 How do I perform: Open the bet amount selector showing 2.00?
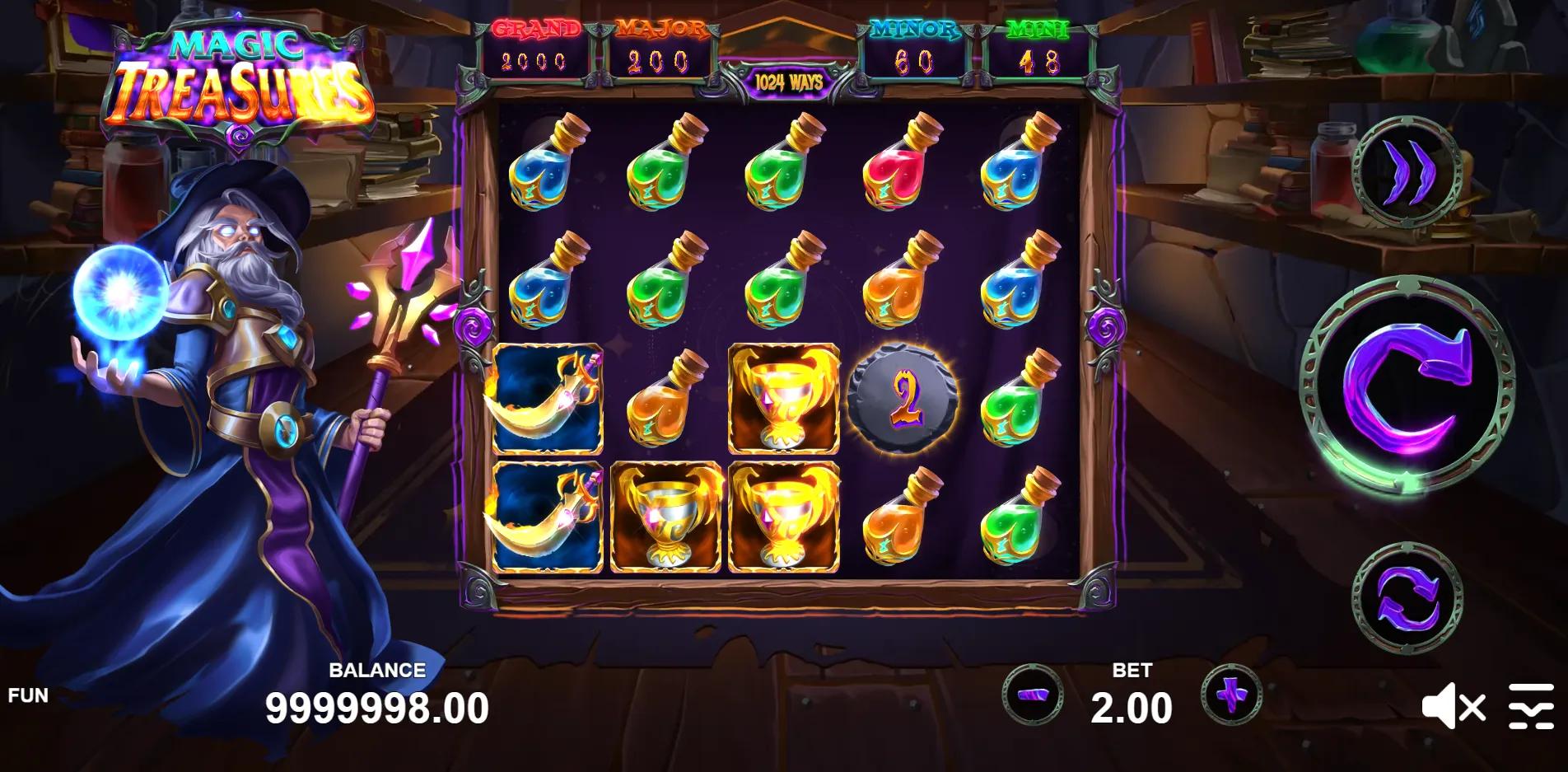1132,704
